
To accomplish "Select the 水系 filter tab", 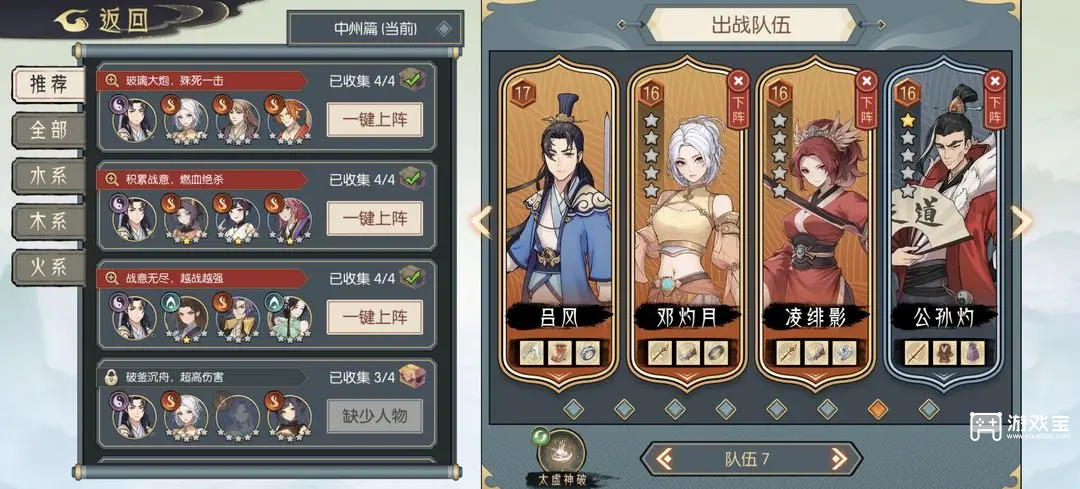I will coord(48,176).
